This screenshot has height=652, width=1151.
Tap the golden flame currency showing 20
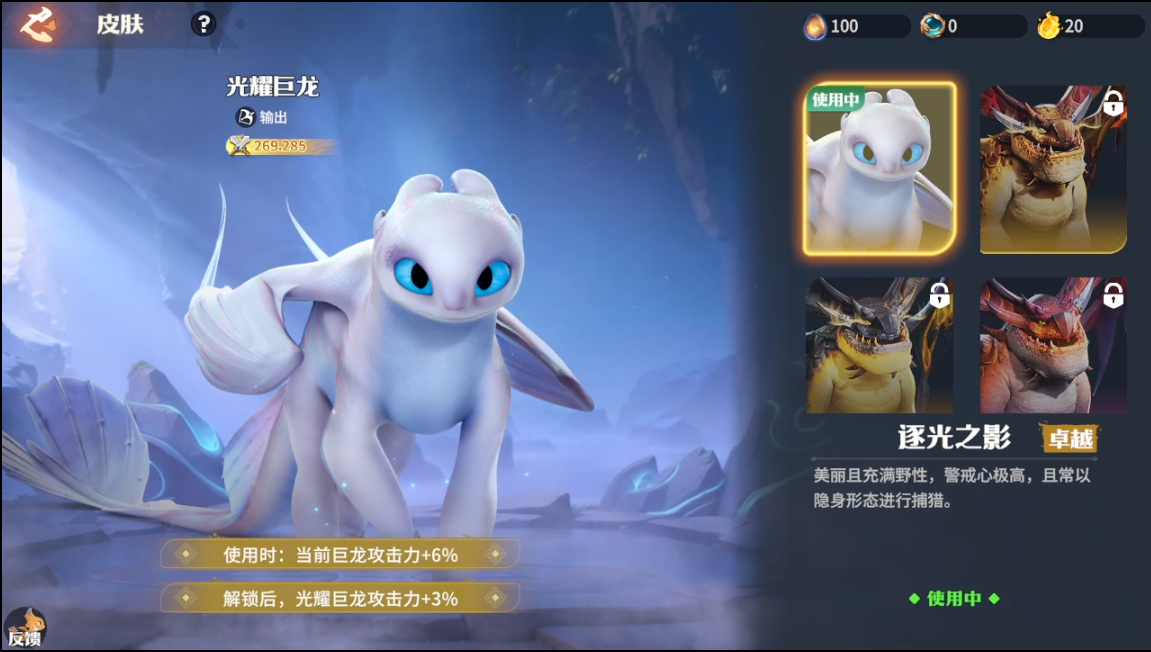(1048, 26)
